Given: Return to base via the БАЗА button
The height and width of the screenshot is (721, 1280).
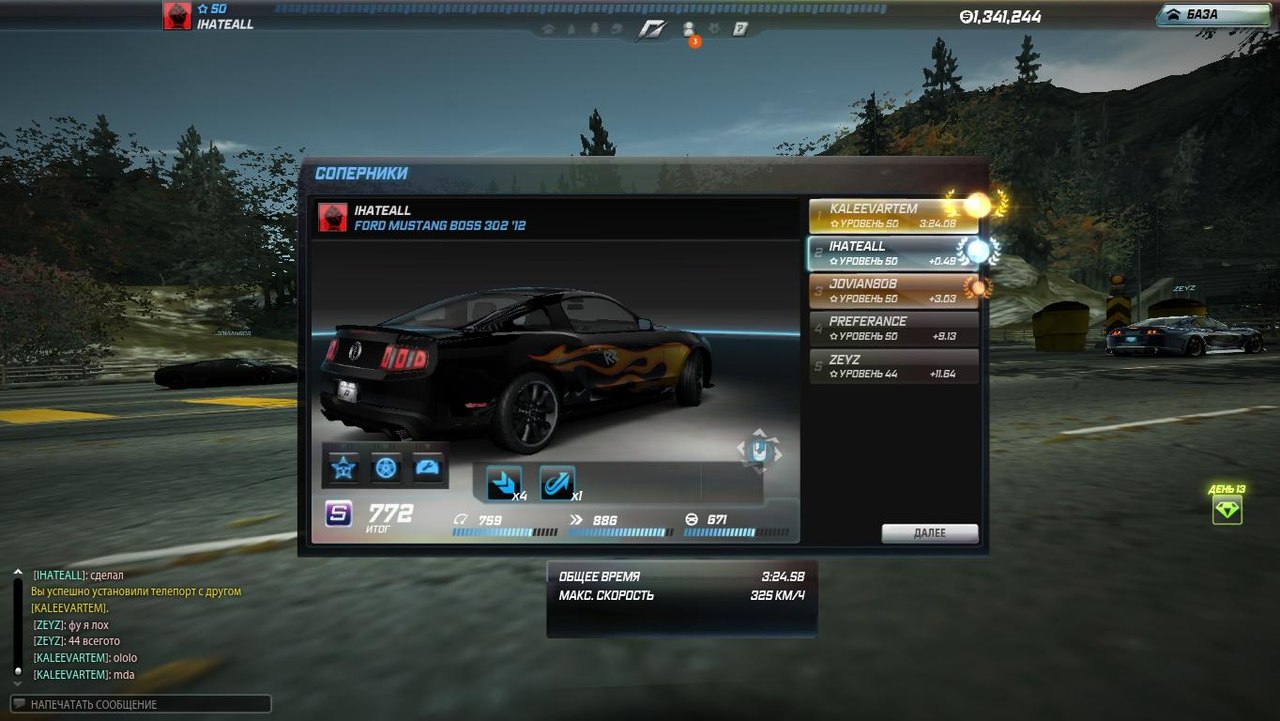Looking at the screenshot, I should [x=1212, y=15].
